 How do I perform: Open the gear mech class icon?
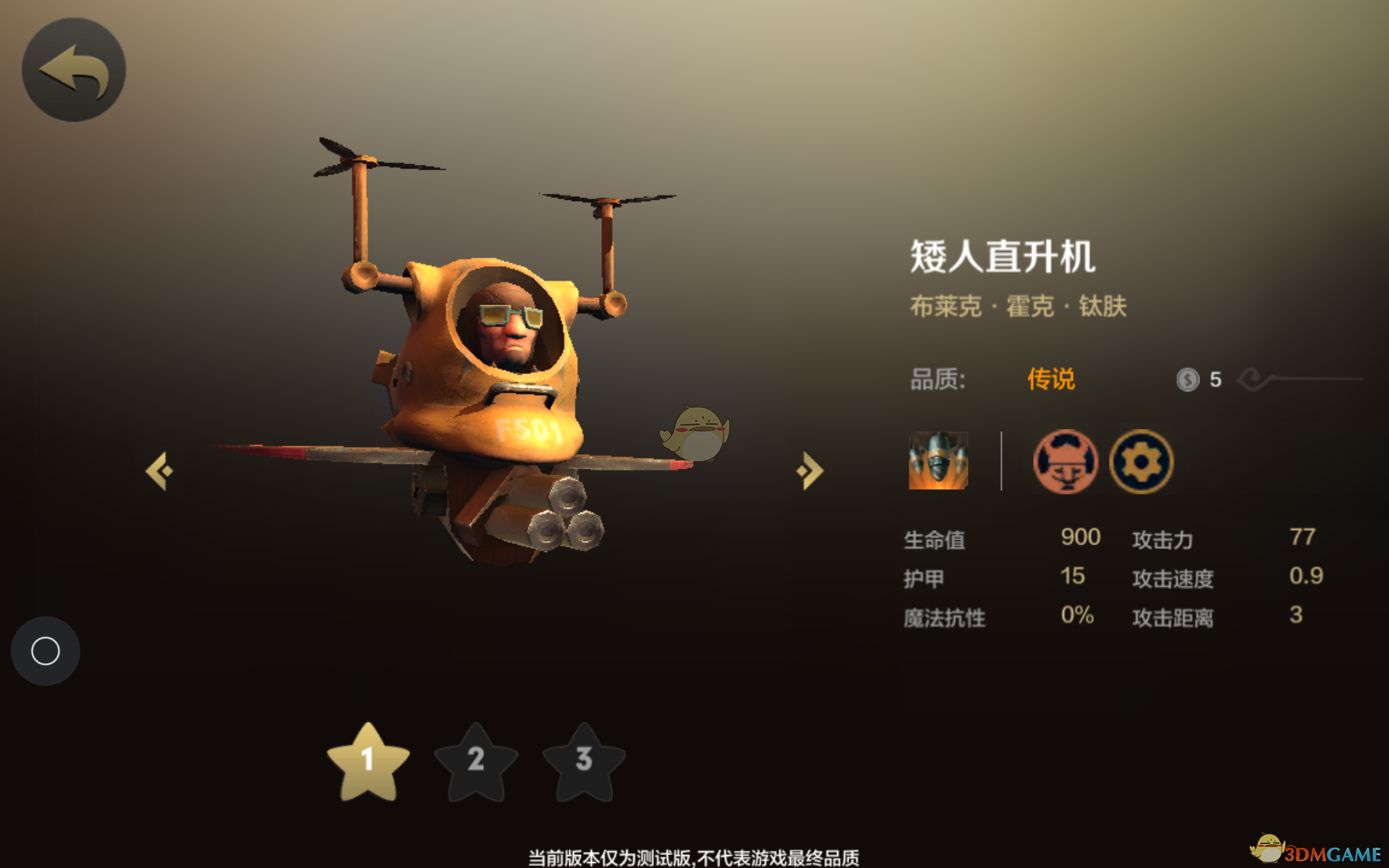(x=1141, y=461)
